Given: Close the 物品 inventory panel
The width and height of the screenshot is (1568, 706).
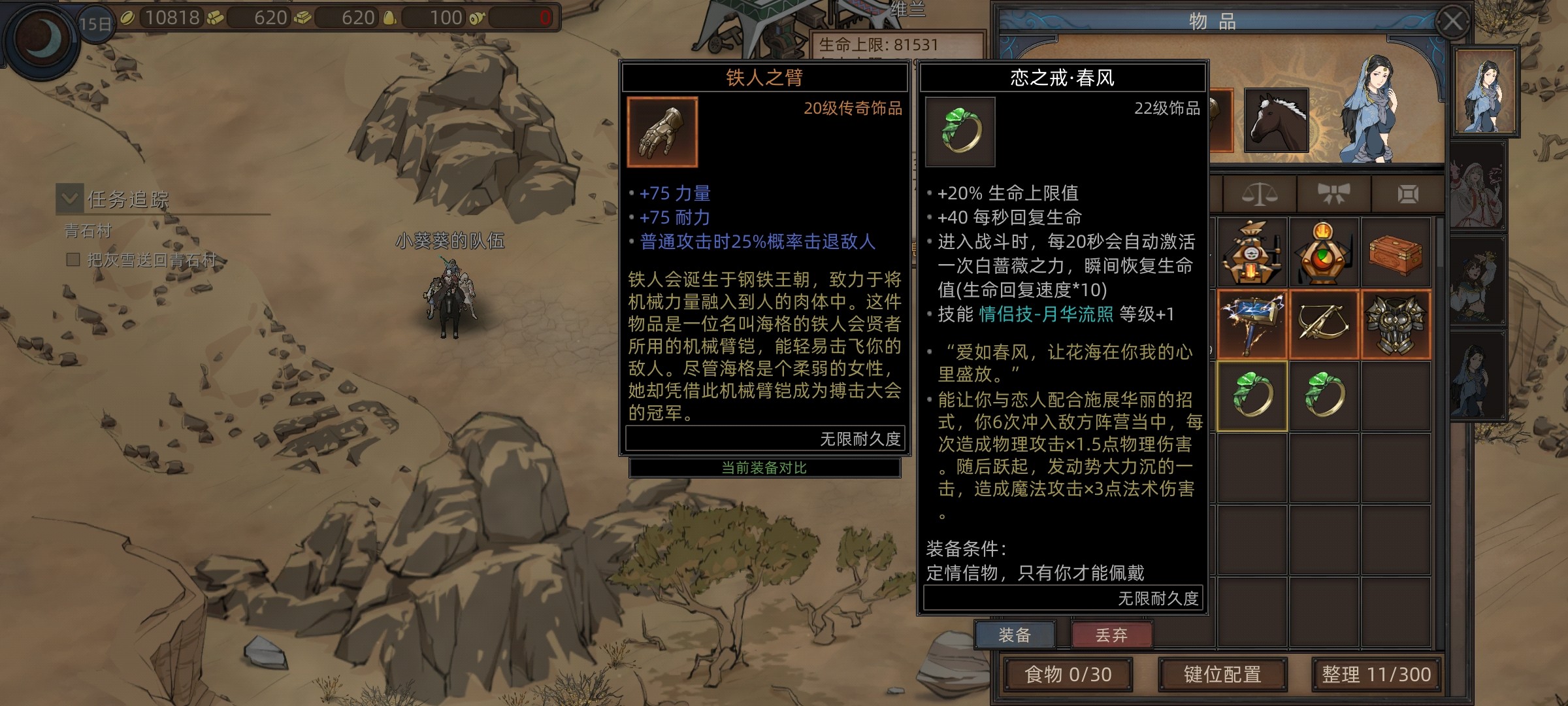Looking at the screenshot, I should coord(1452,22).
